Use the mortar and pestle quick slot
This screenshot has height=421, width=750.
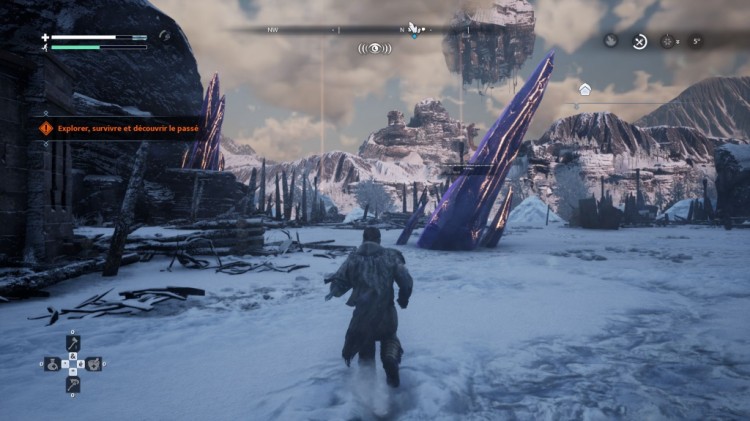point(94,364)
